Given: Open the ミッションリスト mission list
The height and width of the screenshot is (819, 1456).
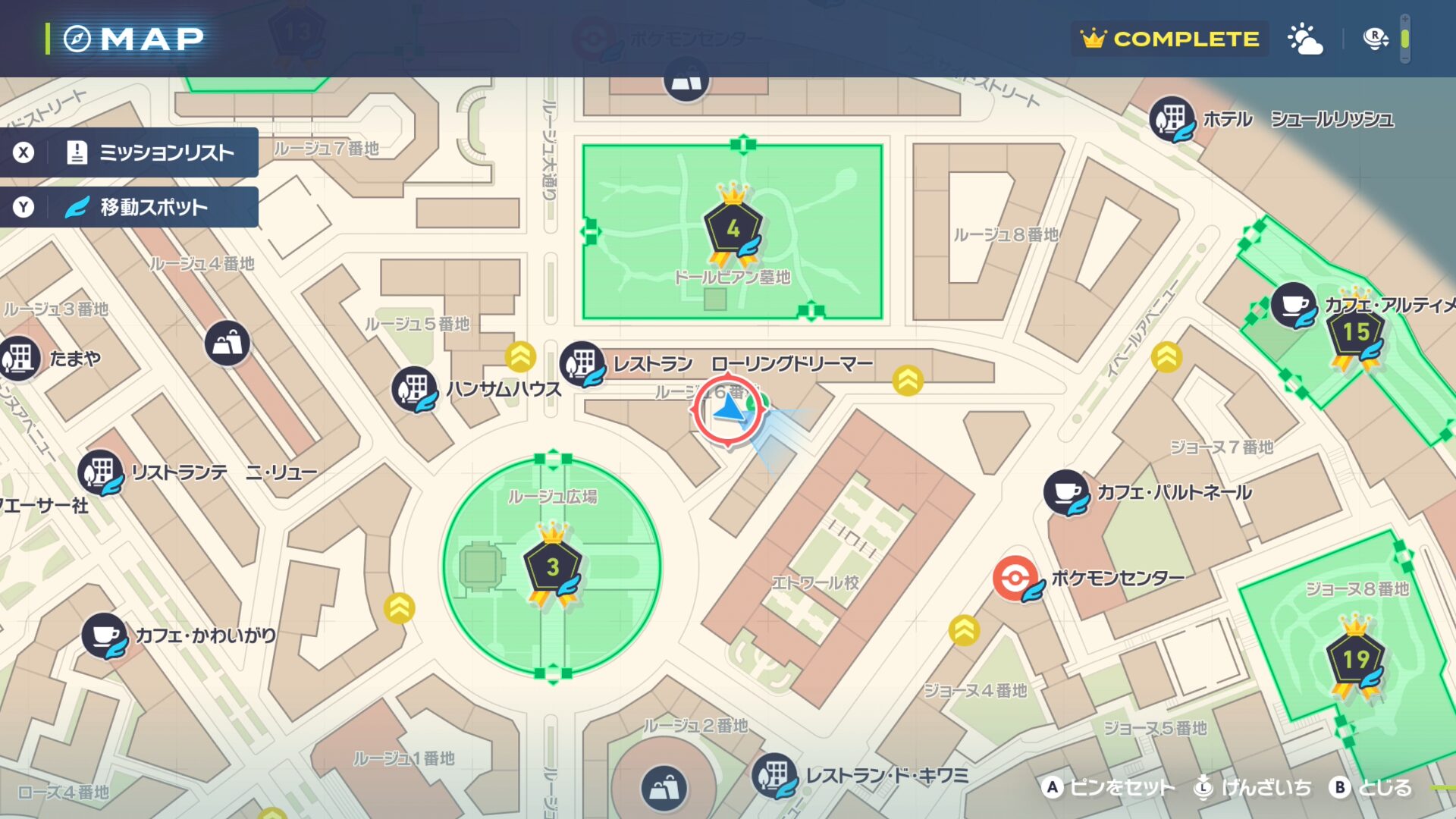Looking at the screenshot, I should tap(129, 152).
